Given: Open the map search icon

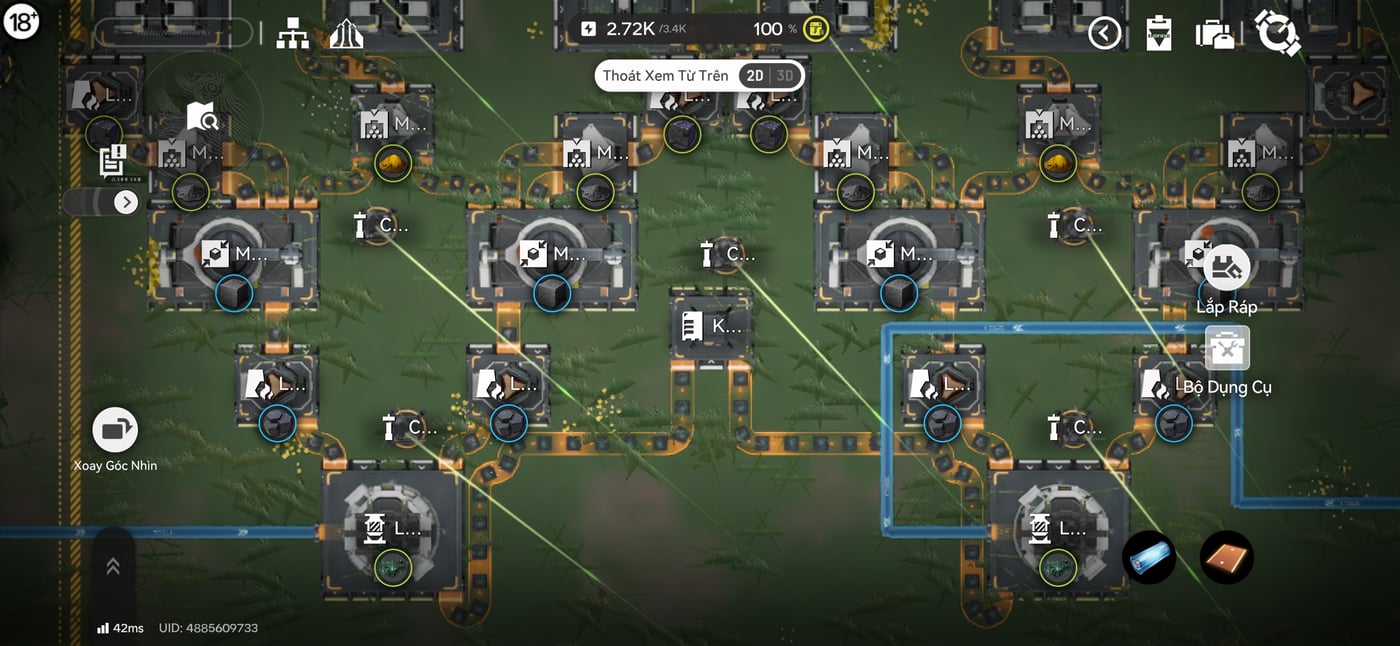Looking at the screenshot, I should coord(202,117).
